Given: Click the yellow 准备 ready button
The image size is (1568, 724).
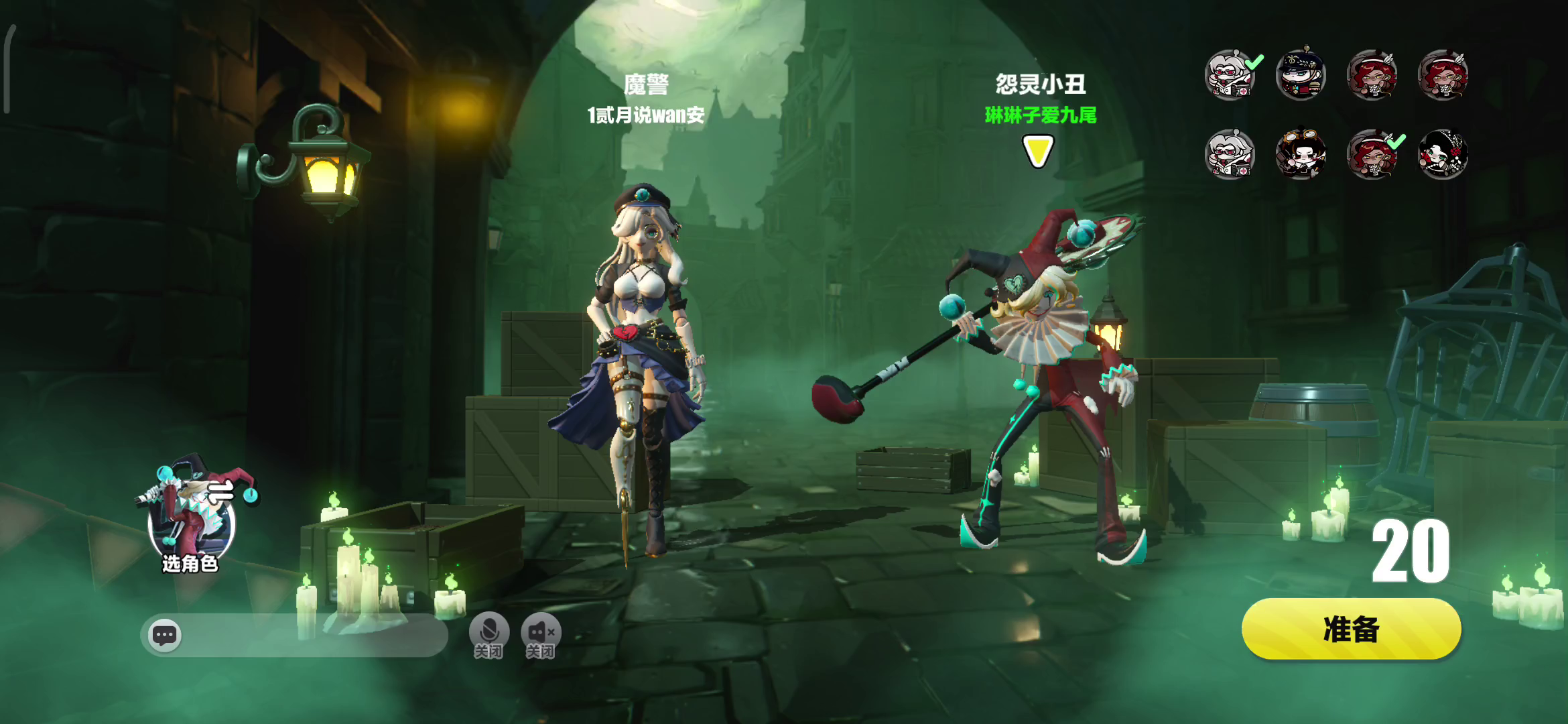Looking at the screenshot, I should click(1351, 629).
